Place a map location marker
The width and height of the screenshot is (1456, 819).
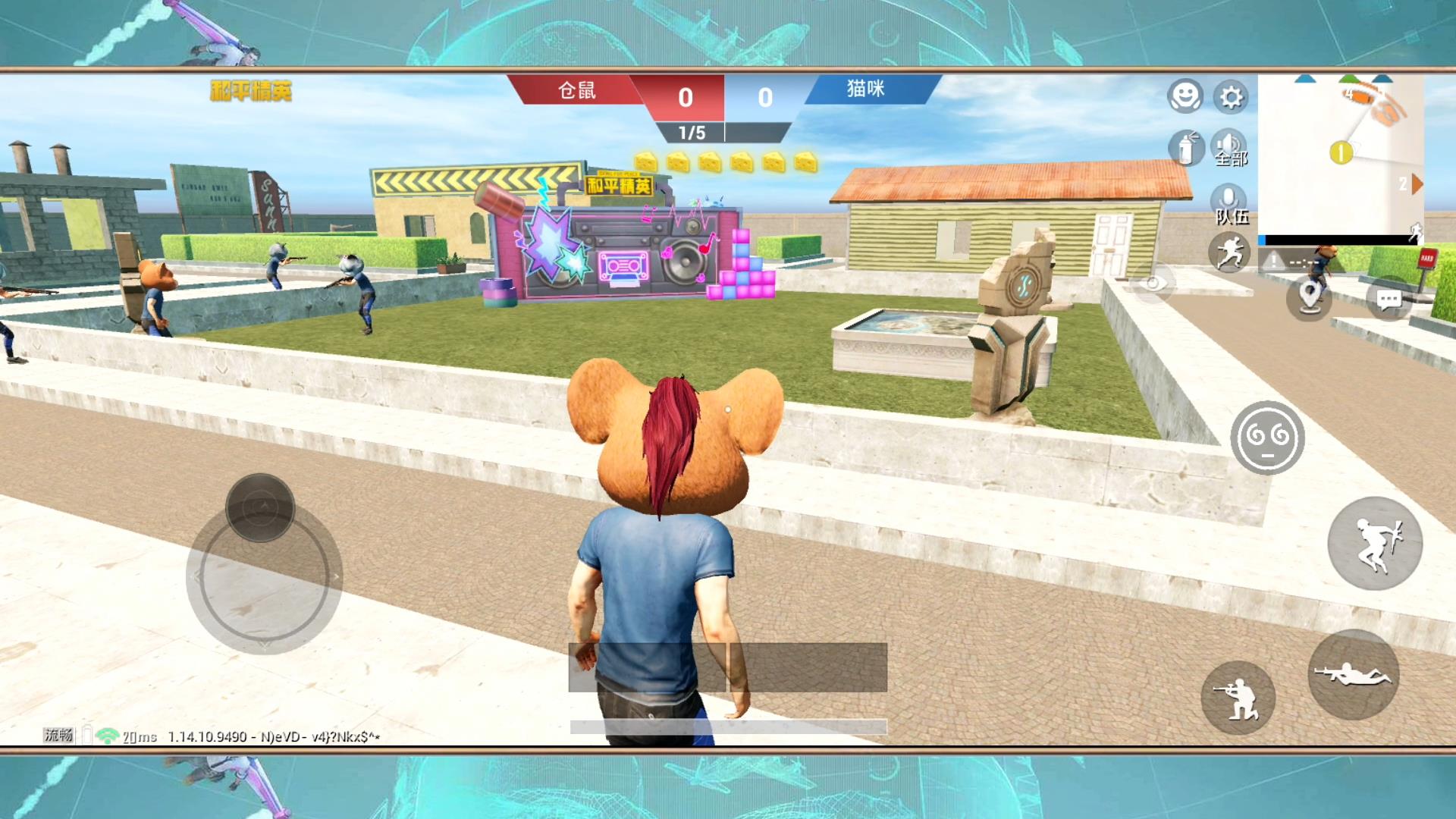1310,297
